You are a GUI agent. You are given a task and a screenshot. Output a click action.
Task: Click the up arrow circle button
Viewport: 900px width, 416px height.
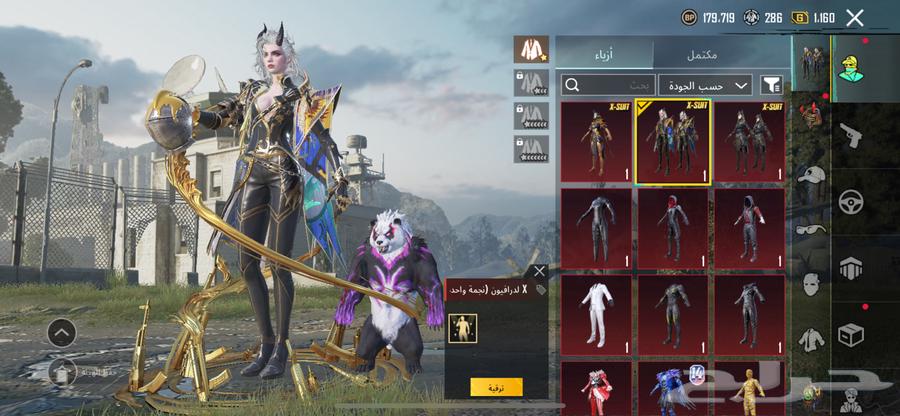point(61,332)
